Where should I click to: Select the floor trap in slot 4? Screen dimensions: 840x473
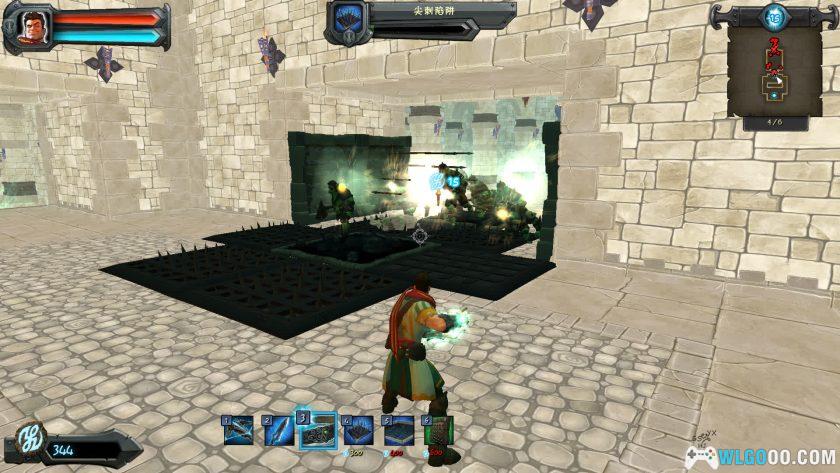pos(358,431)
